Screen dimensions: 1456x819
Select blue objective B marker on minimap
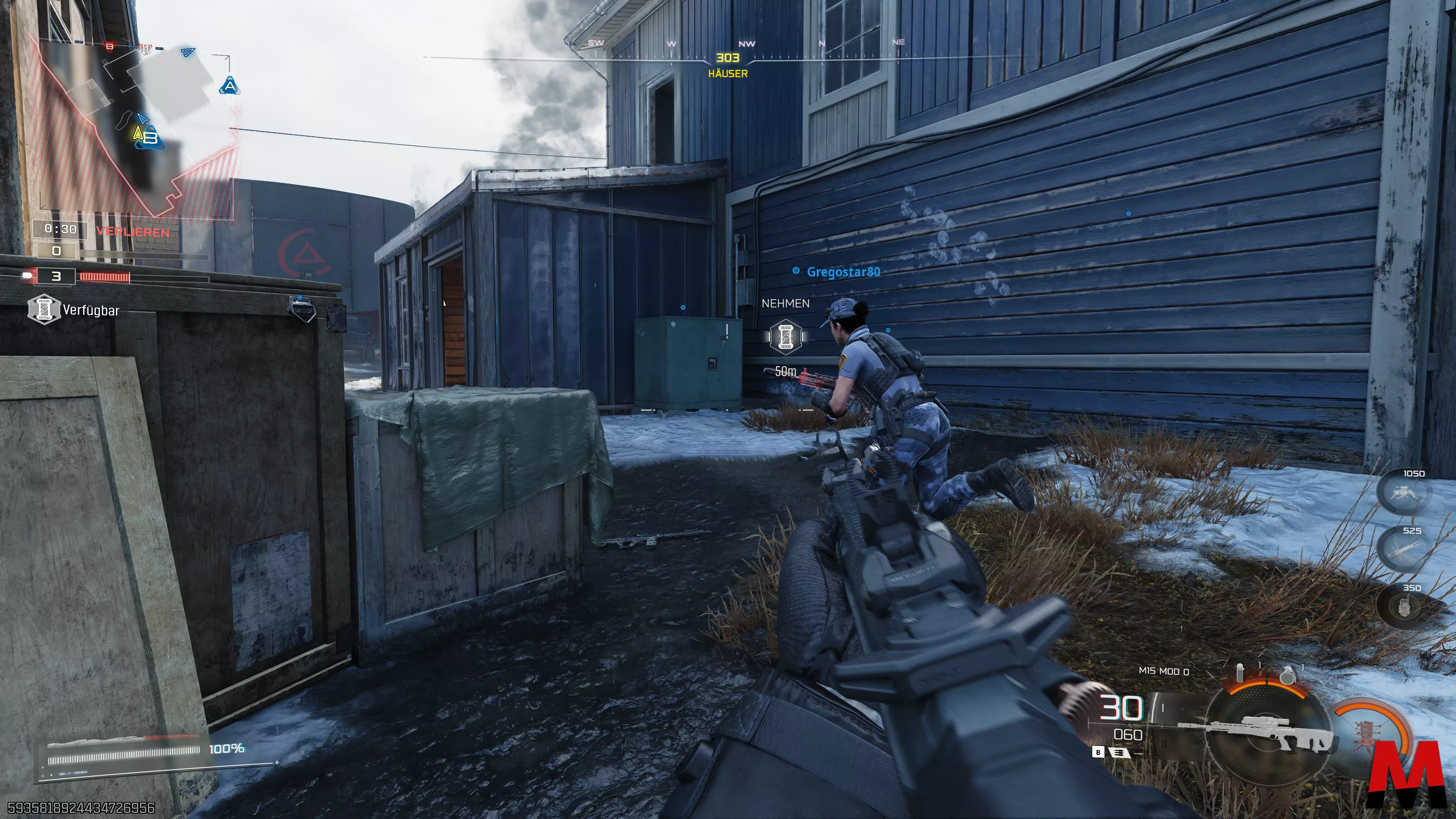click(151, 138)
